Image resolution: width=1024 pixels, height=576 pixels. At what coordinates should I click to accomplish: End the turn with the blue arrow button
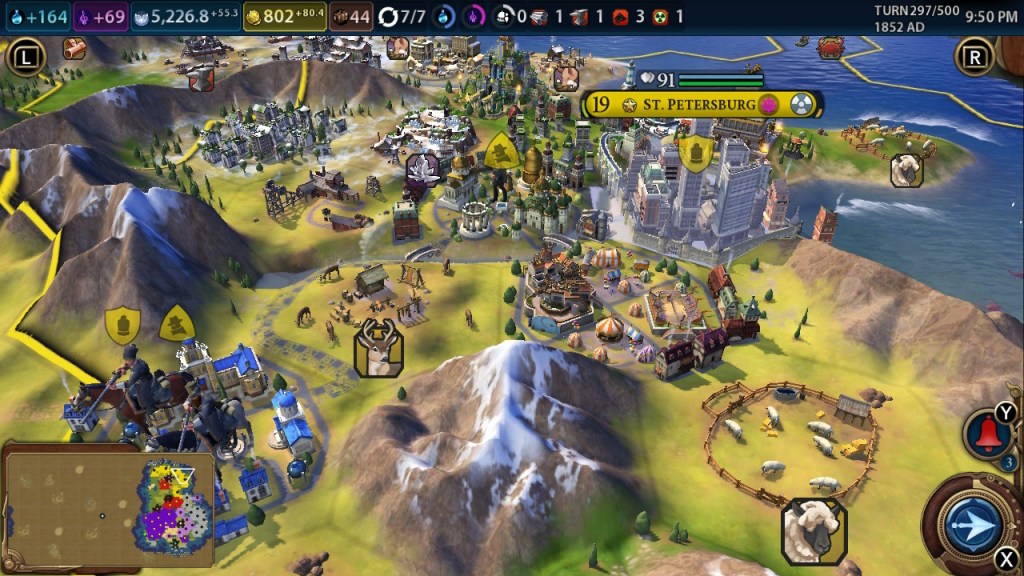coord(971,524)
